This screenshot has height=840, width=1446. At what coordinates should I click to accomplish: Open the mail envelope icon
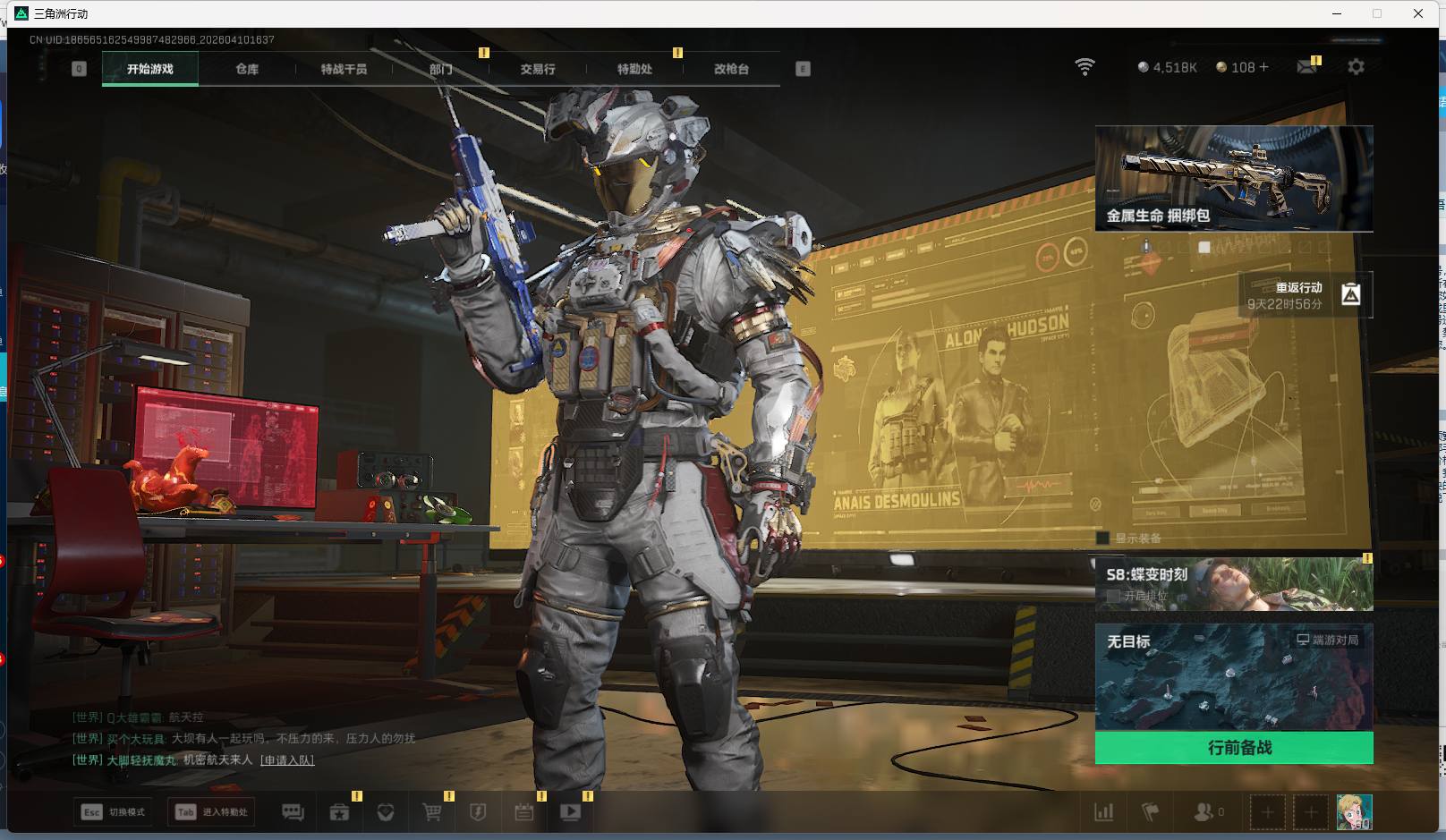tap(1307, 67)
